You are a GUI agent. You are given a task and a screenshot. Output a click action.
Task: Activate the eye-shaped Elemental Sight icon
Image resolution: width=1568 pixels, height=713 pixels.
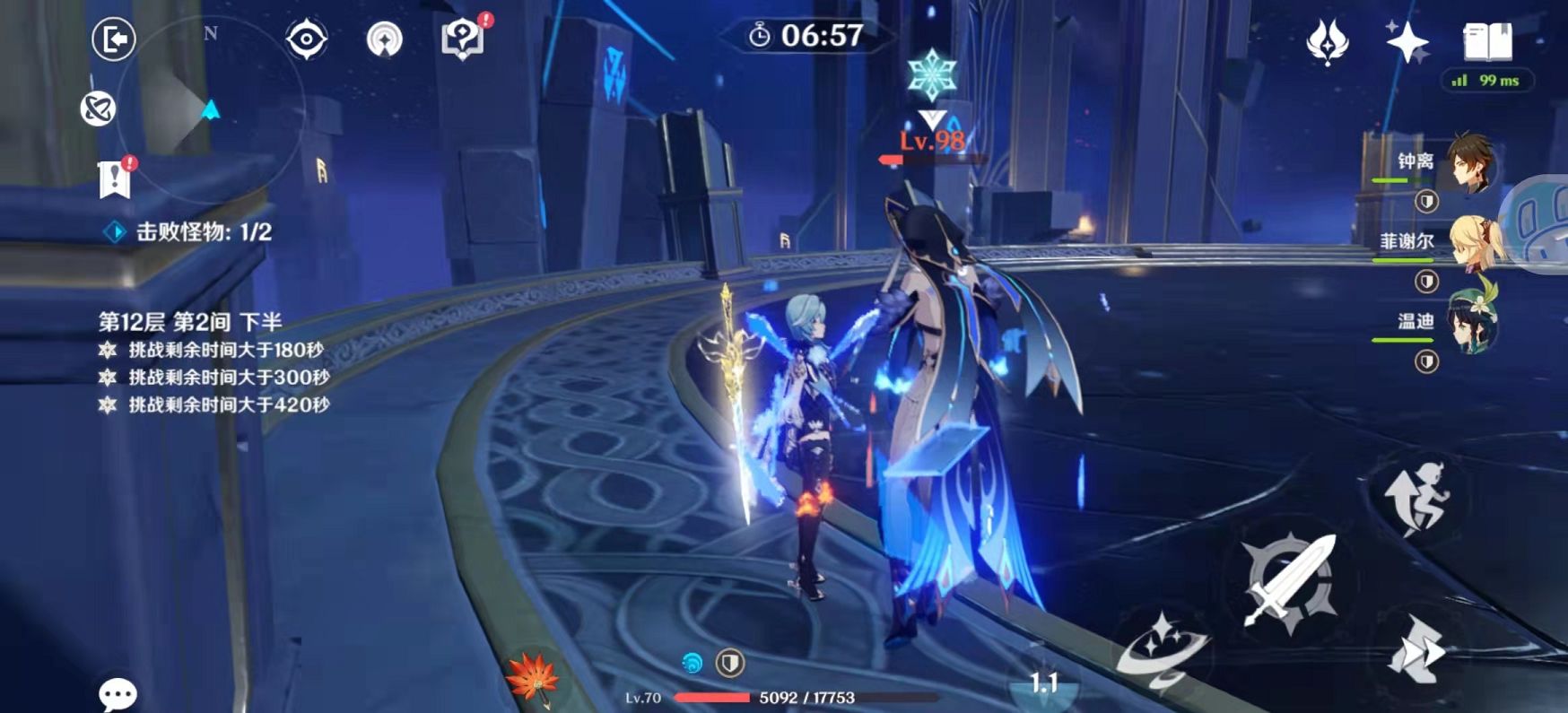[x=306, y=39]
